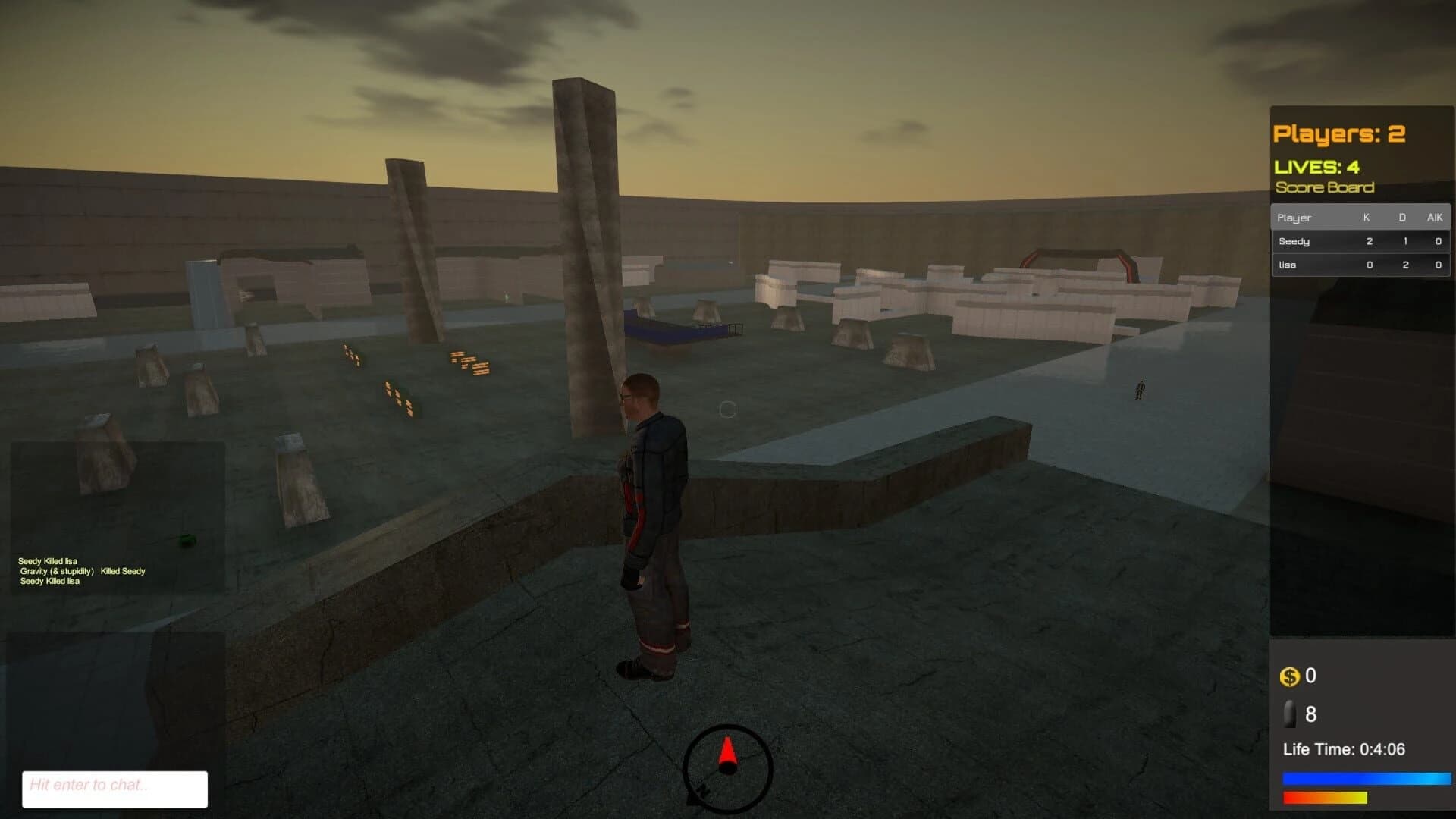Open the K column header for sorting
Image resolution: width=1456 pixels, height=819 pixels.
[1367, 218]
